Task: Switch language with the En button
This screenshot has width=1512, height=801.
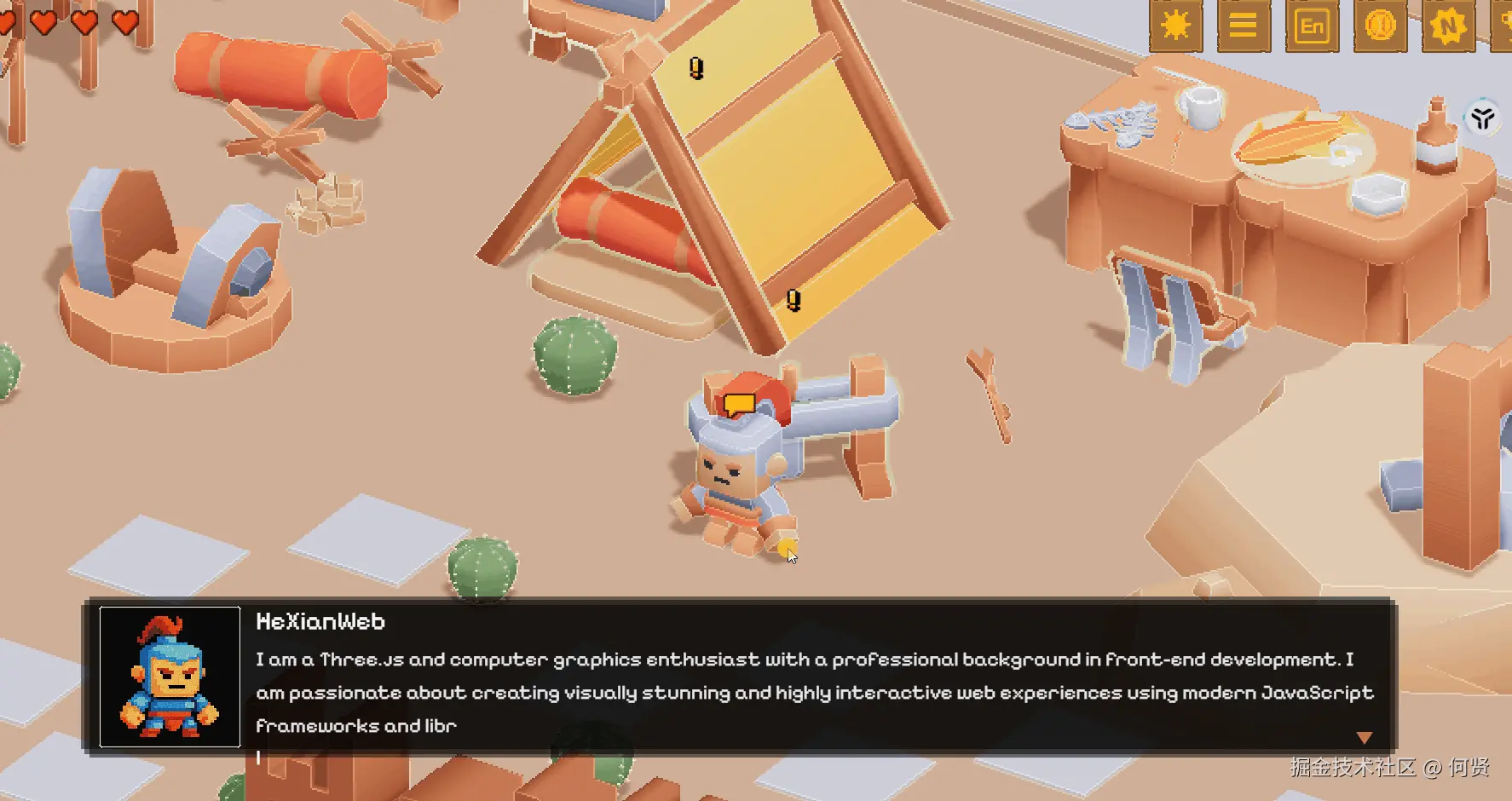Action: coord(1312,26)
